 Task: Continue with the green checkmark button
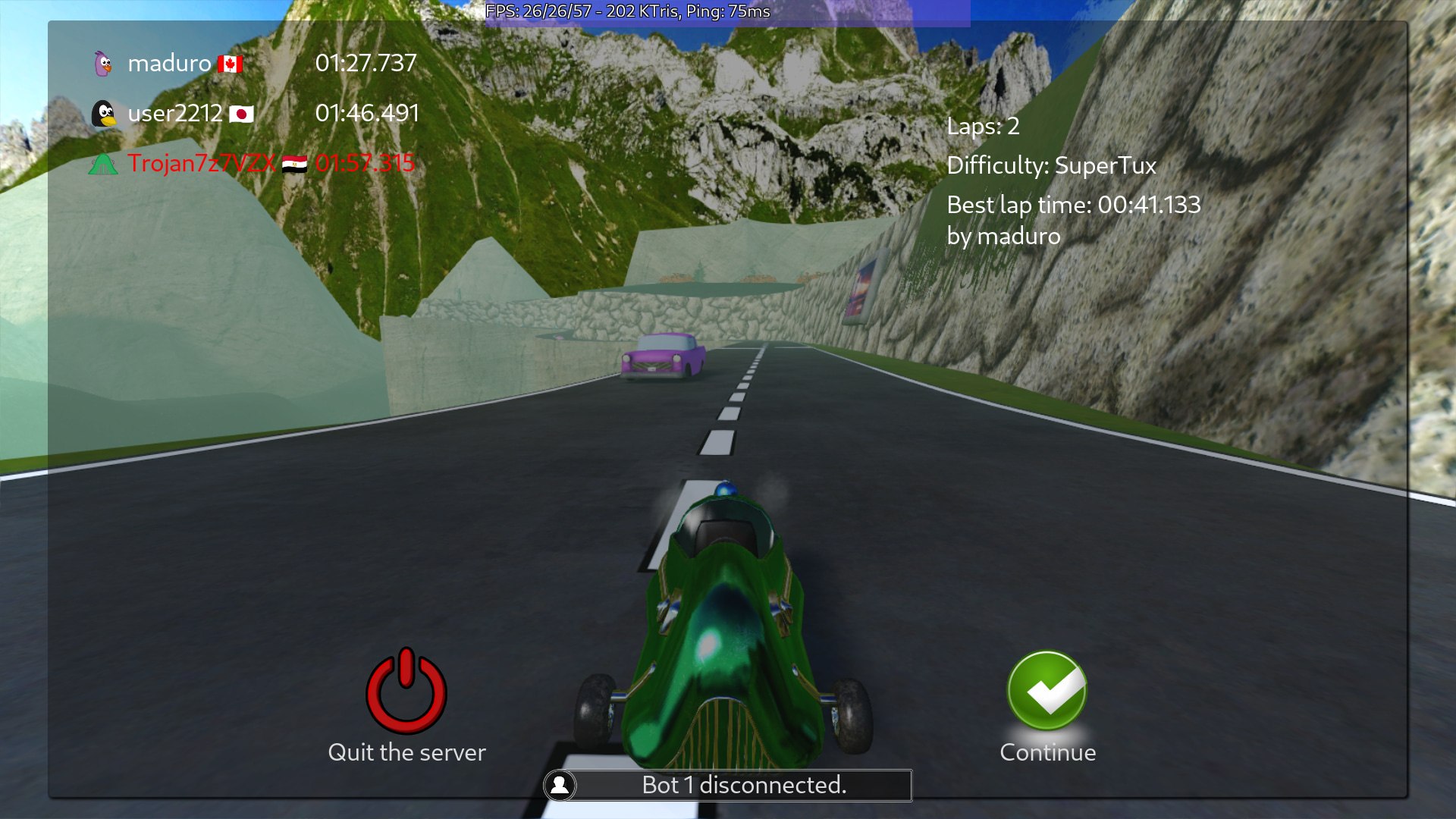[x=1047, y=691]
